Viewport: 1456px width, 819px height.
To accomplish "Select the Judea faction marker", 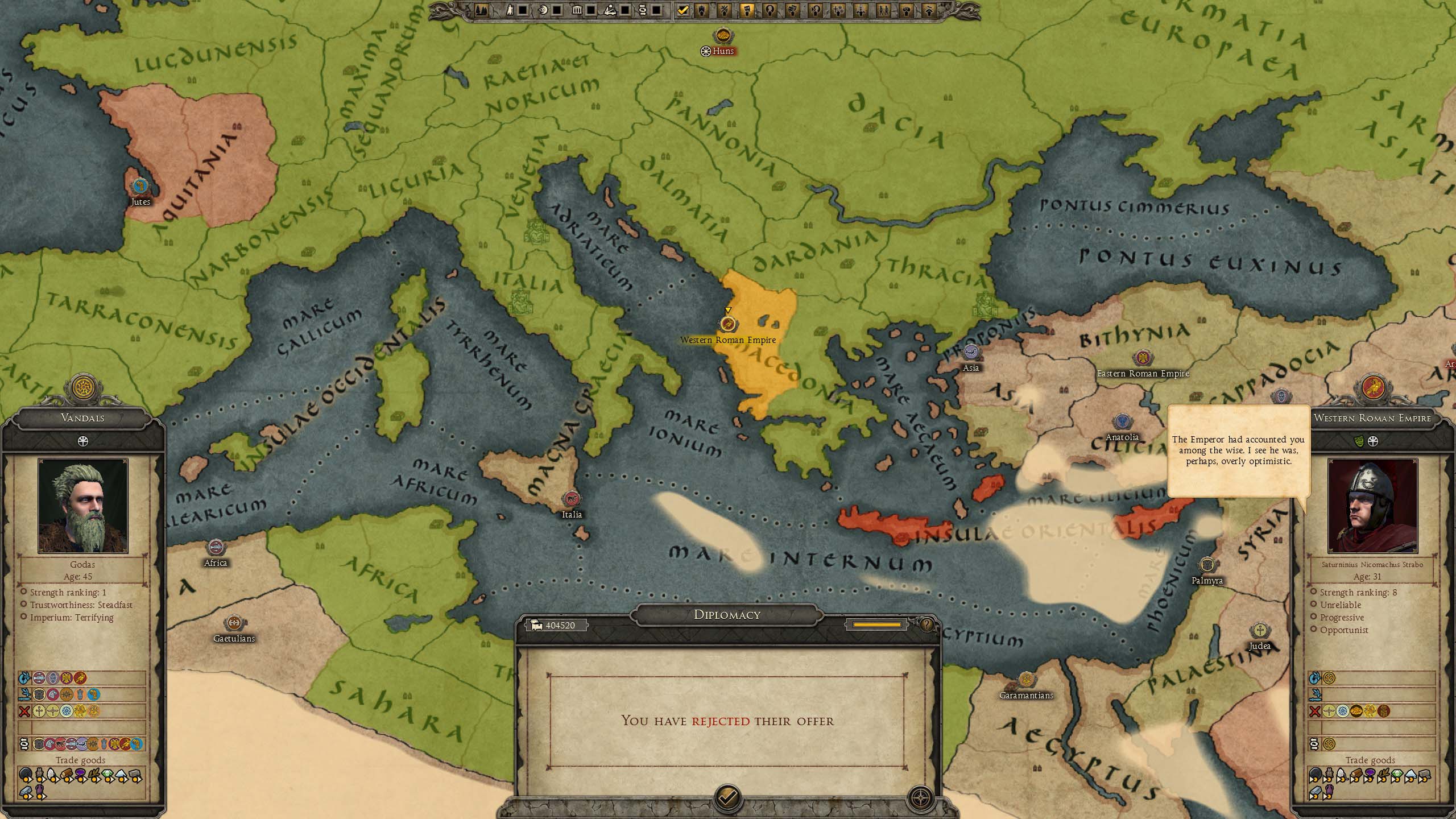I will [1260, 631].
